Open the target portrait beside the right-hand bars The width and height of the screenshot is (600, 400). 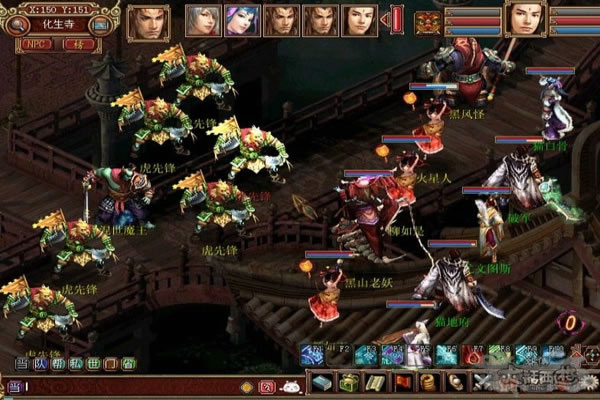pos(523,19)
